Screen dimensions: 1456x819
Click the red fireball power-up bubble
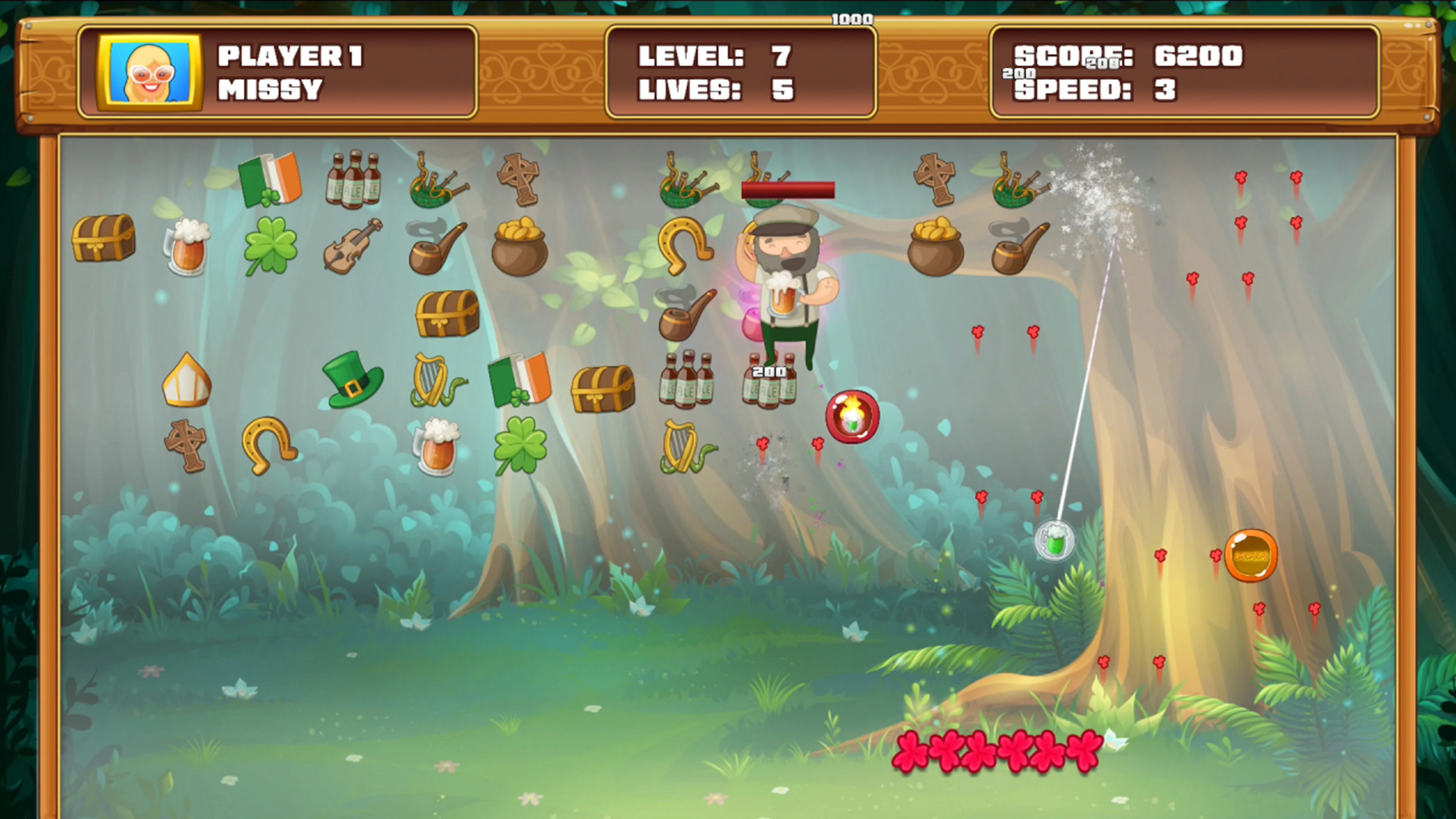tap(854, 417)
